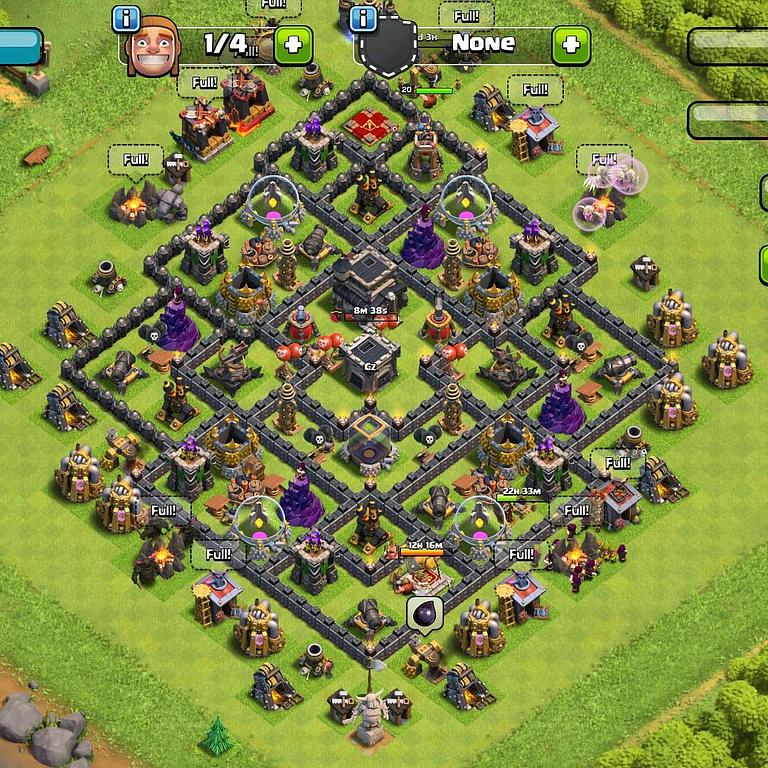Add a shield with the green plus next to None

(x=570, y=45)
